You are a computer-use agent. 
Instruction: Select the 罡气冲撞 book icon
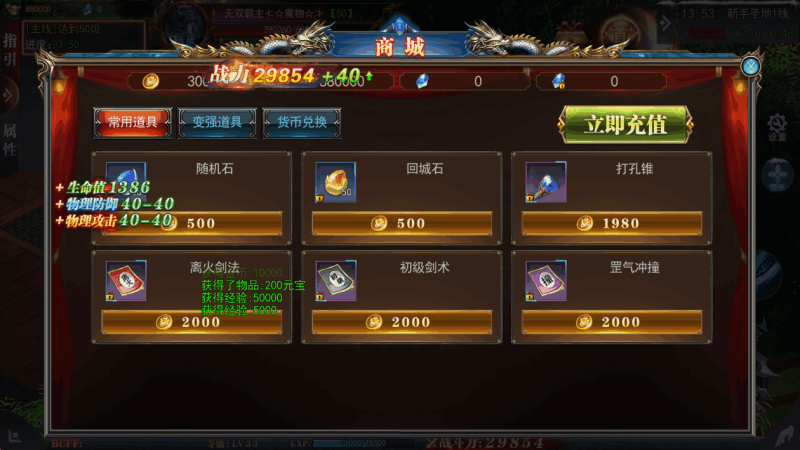546,282
